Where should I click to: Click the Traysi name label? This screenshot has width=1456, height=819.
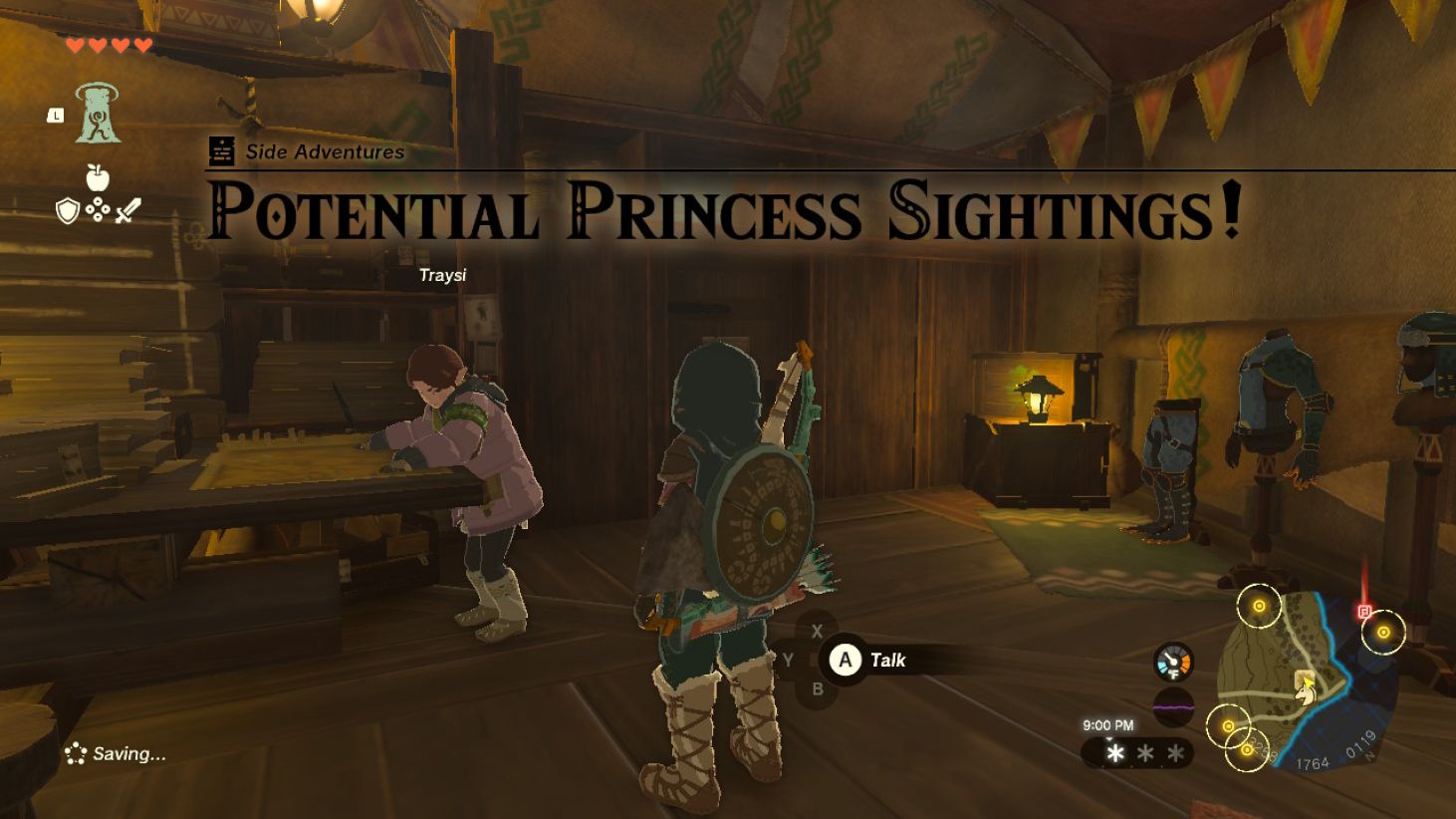(442, 276)
